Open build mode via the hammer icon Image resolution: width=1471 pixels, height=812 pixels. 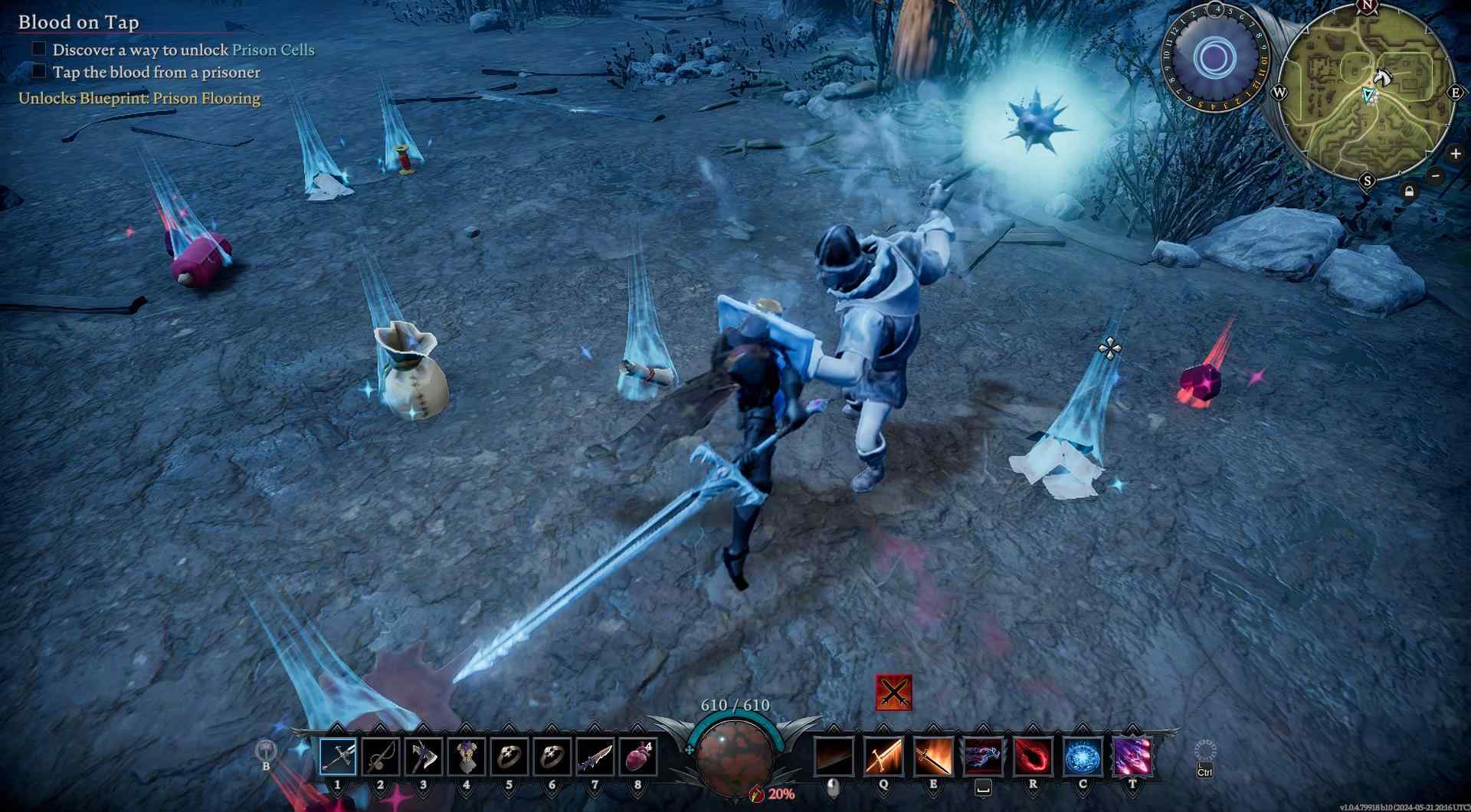[265, 750]
